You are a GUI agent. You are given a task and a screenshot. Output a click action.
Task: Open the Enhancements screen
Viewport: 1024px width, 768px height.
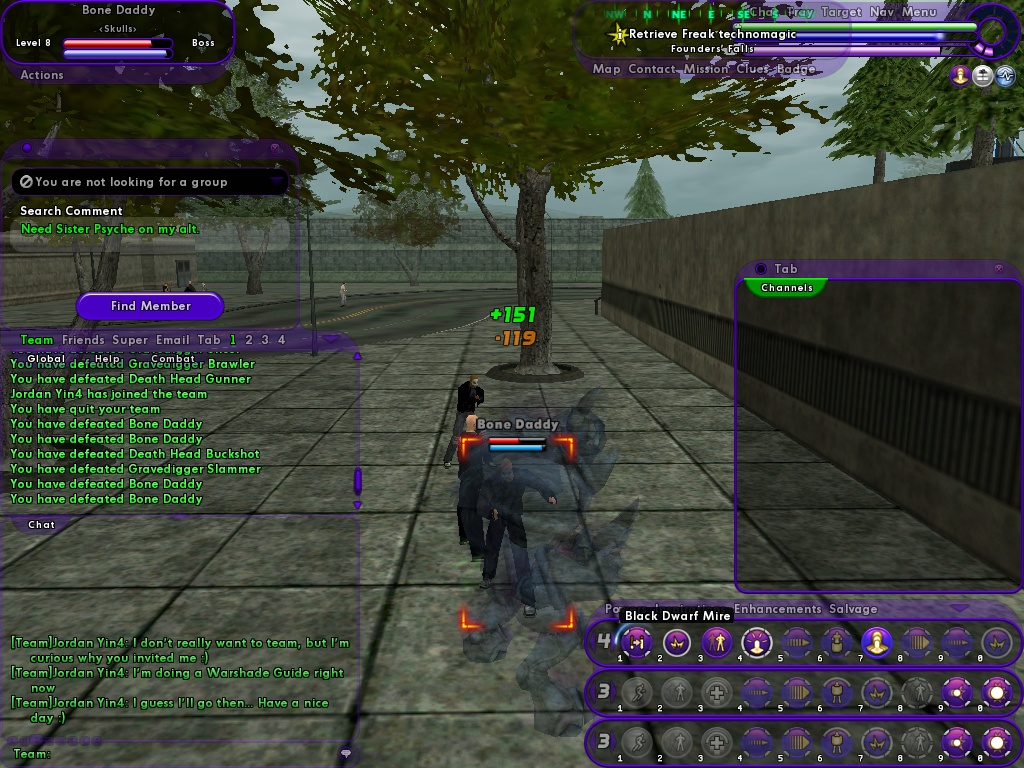coord(778,609)
